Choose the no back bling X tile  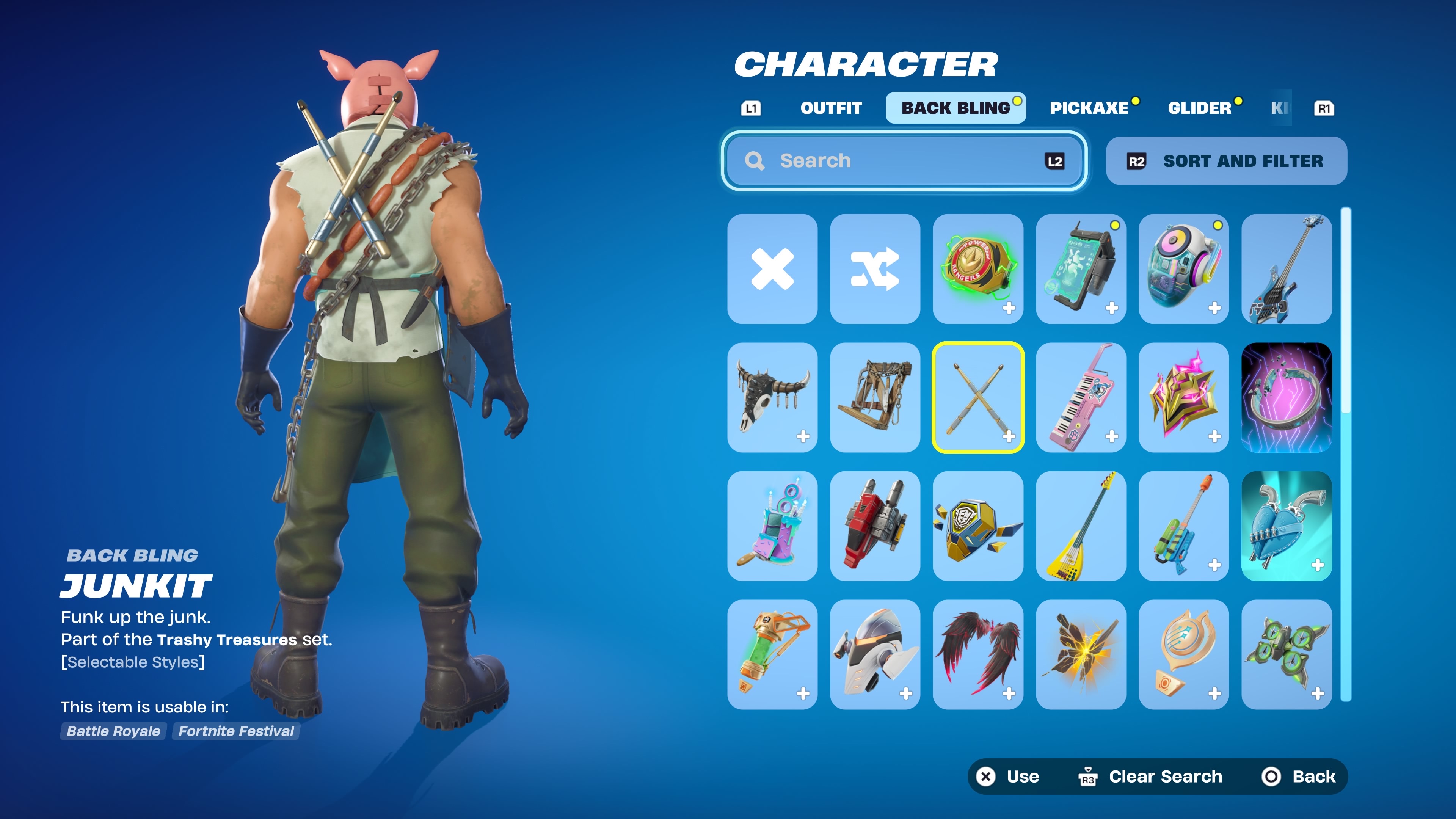(772, 269)
